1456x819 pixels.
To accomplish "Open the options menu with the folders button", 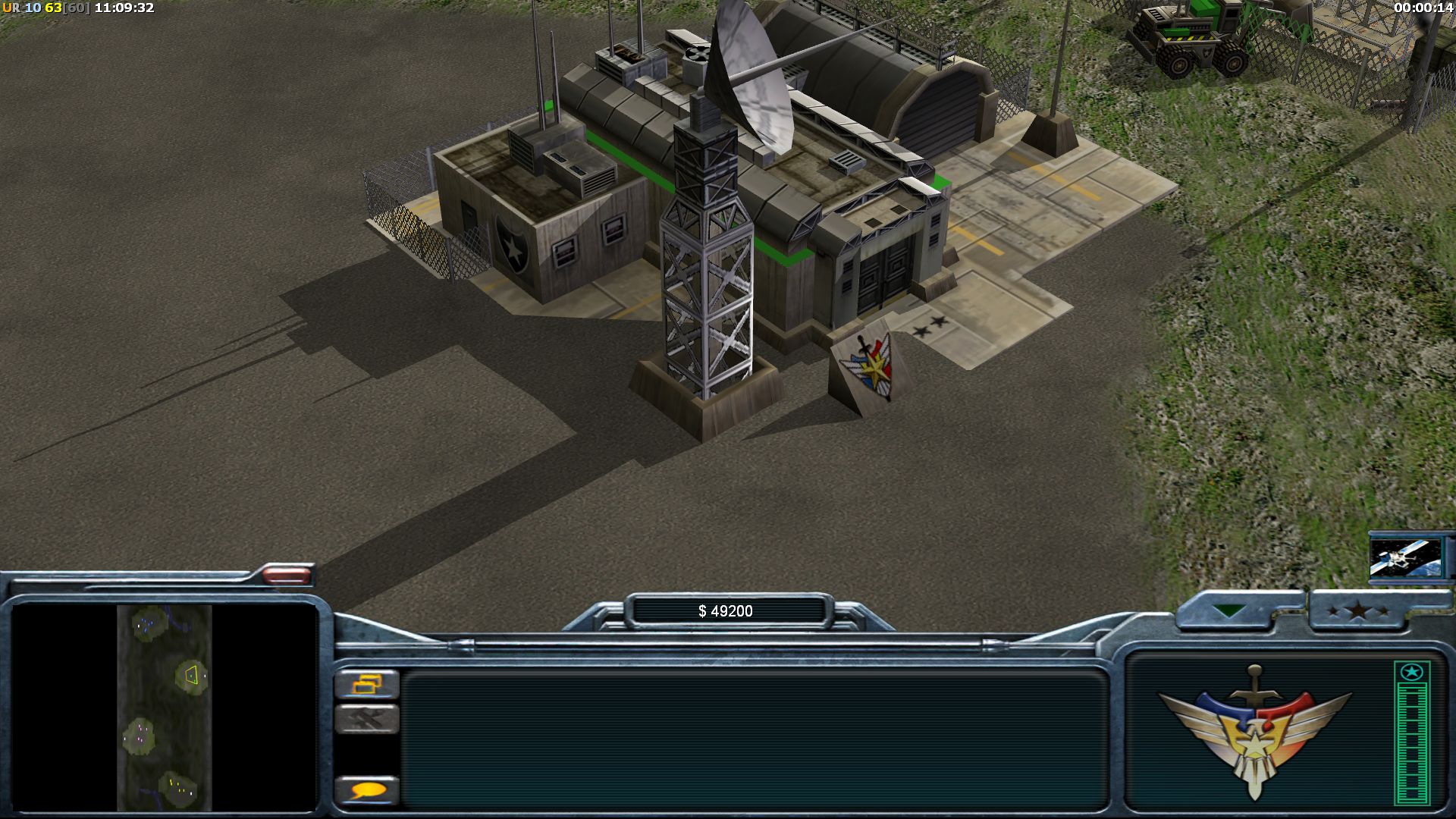I will (x=367, y=684).
